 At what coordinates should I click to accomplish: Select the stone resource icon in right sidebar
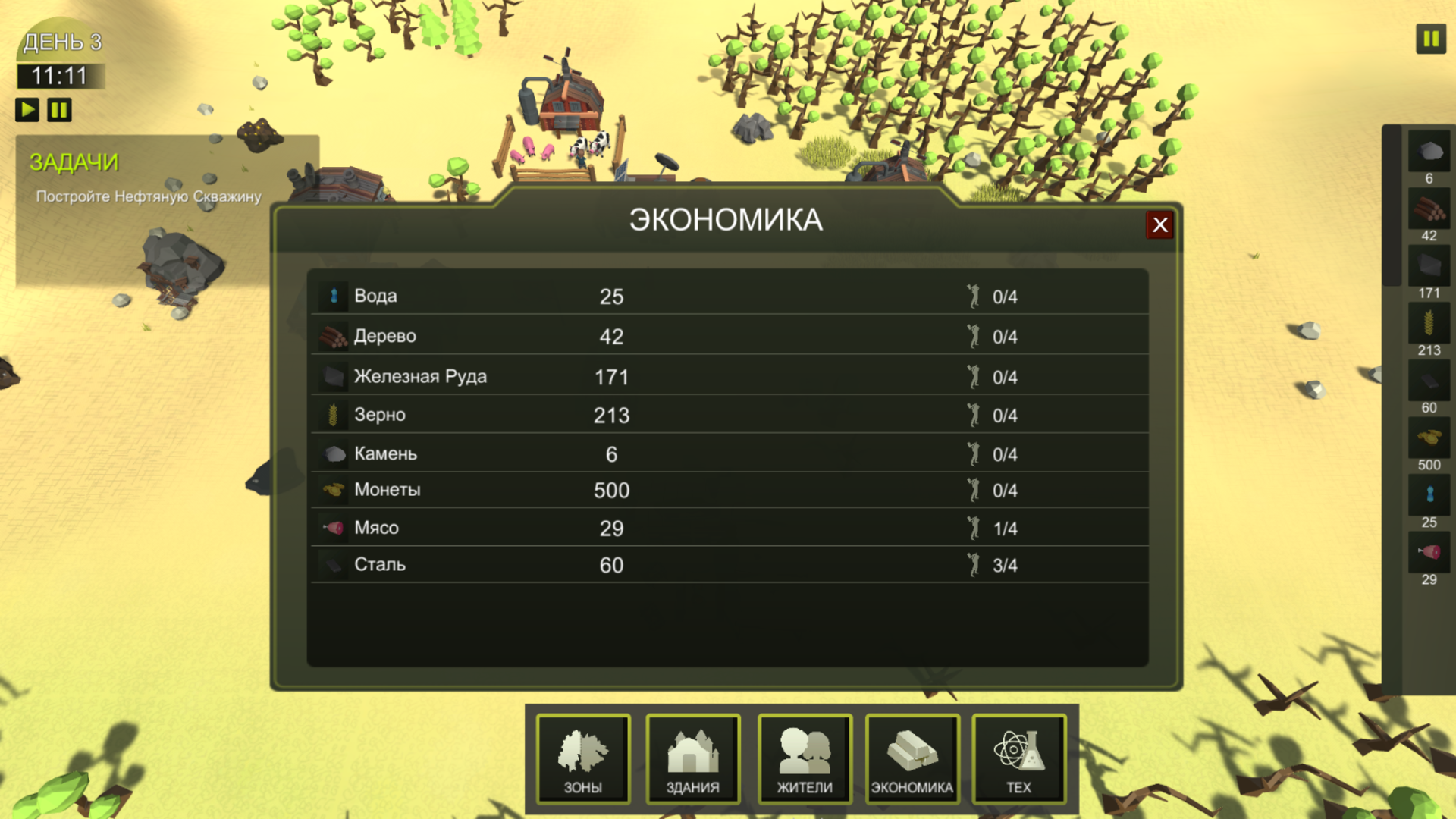click(1429, 152)
